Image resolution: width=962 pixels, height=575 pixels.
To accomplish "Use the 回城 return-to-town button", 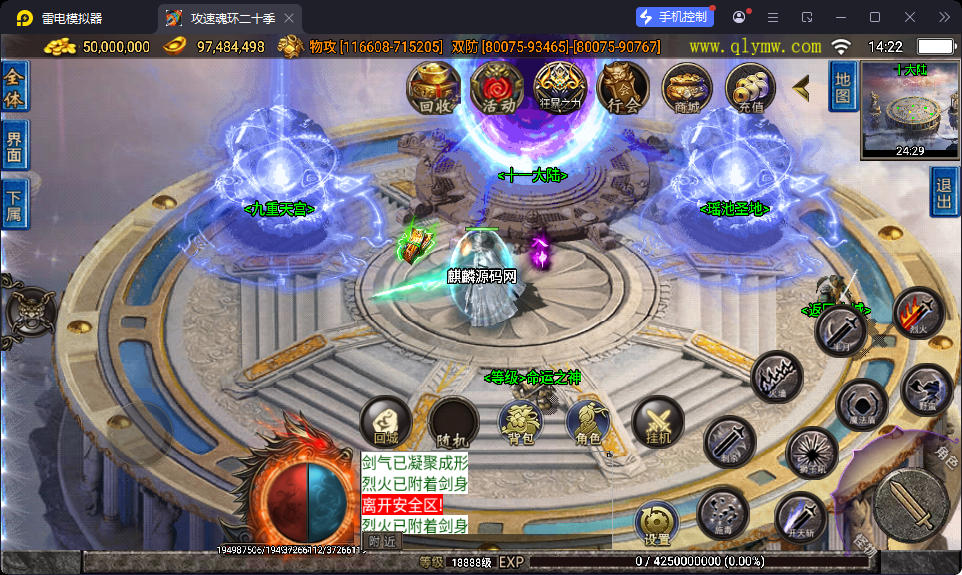I will click(x=385, y=421).
